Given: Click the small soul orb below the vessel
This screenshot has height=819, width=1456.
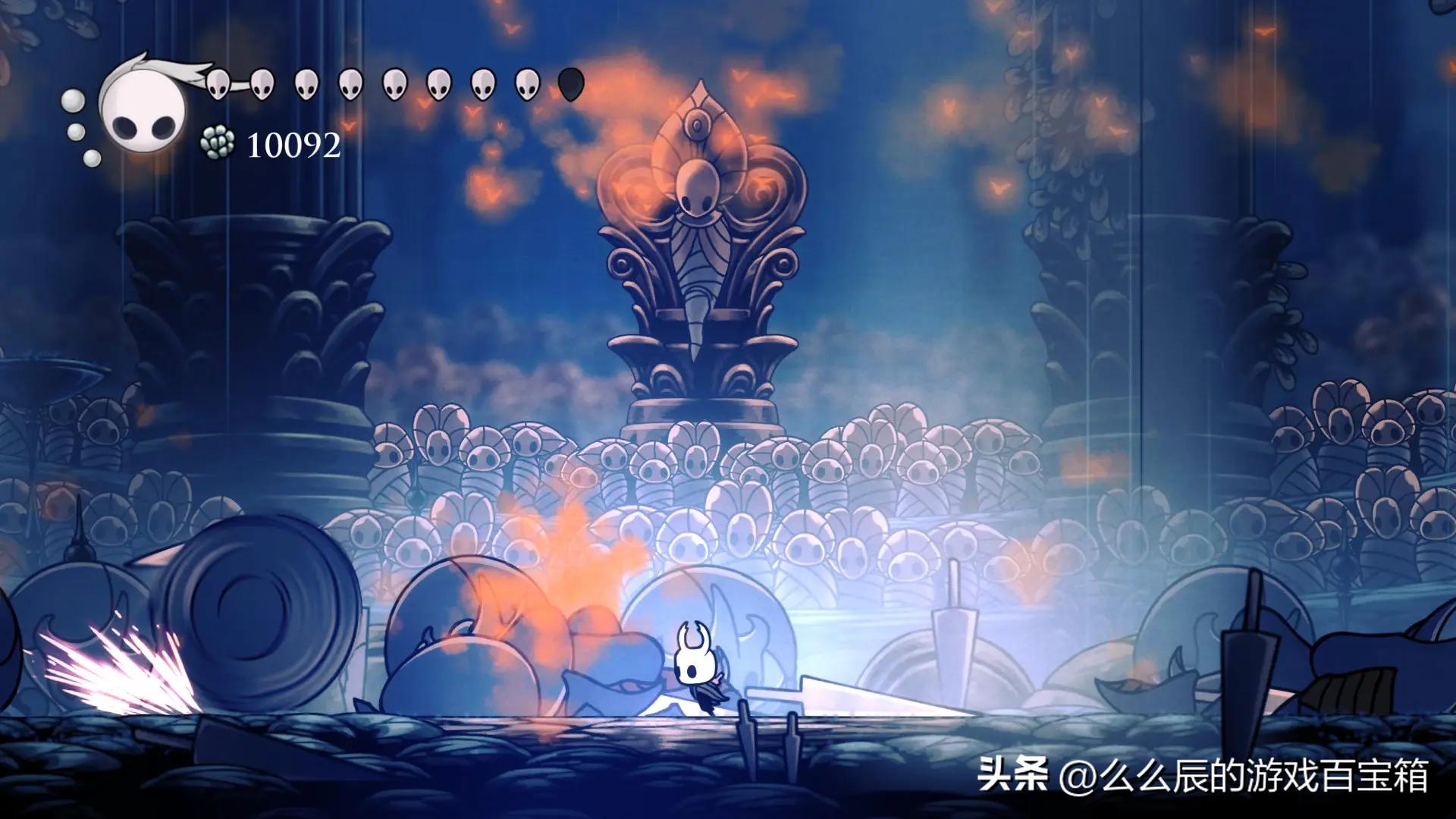Looking at the screenshot, I should (x=93, y=159).
